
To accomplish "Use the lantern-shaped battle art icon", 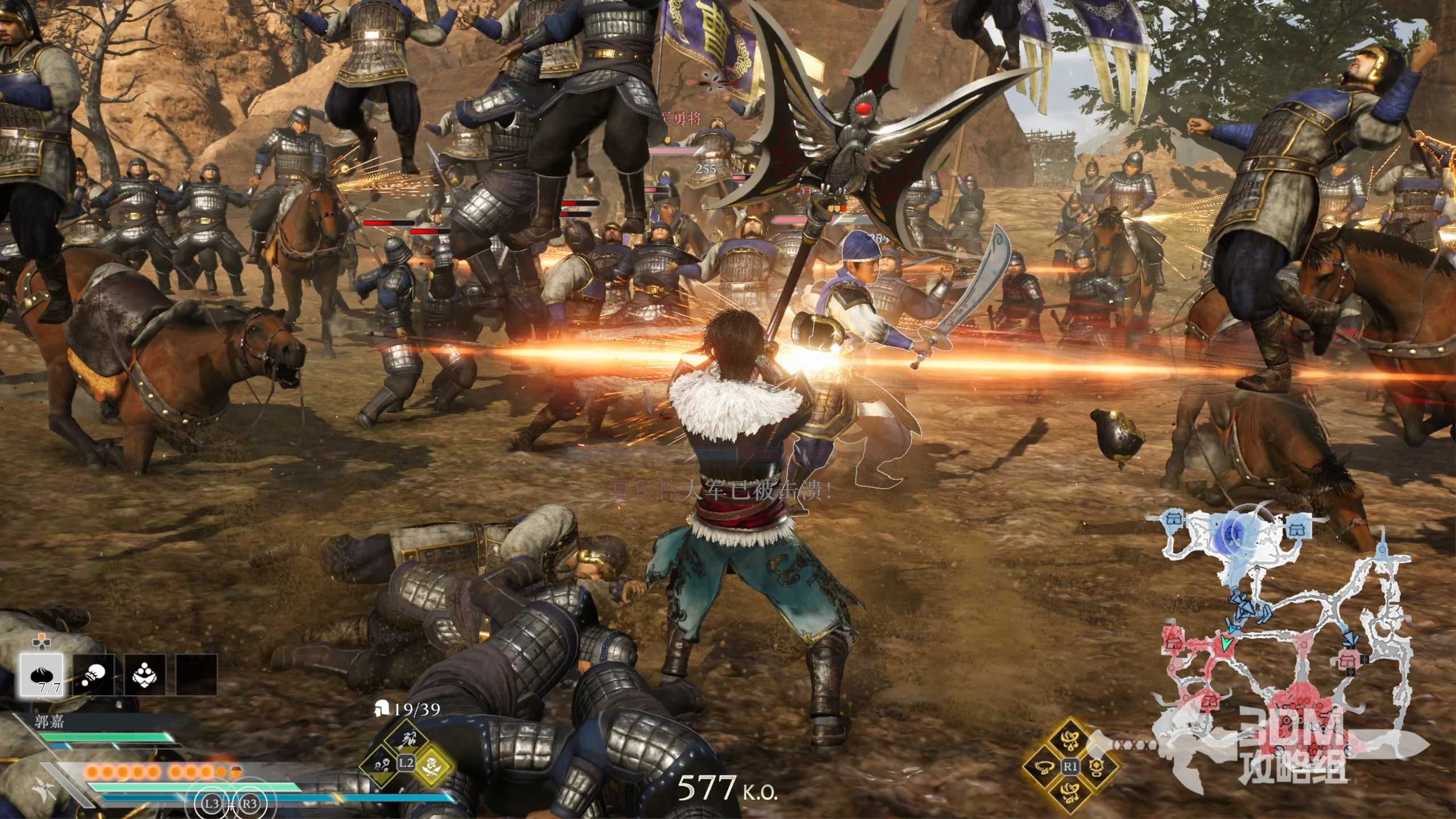I will [1095, 767].
